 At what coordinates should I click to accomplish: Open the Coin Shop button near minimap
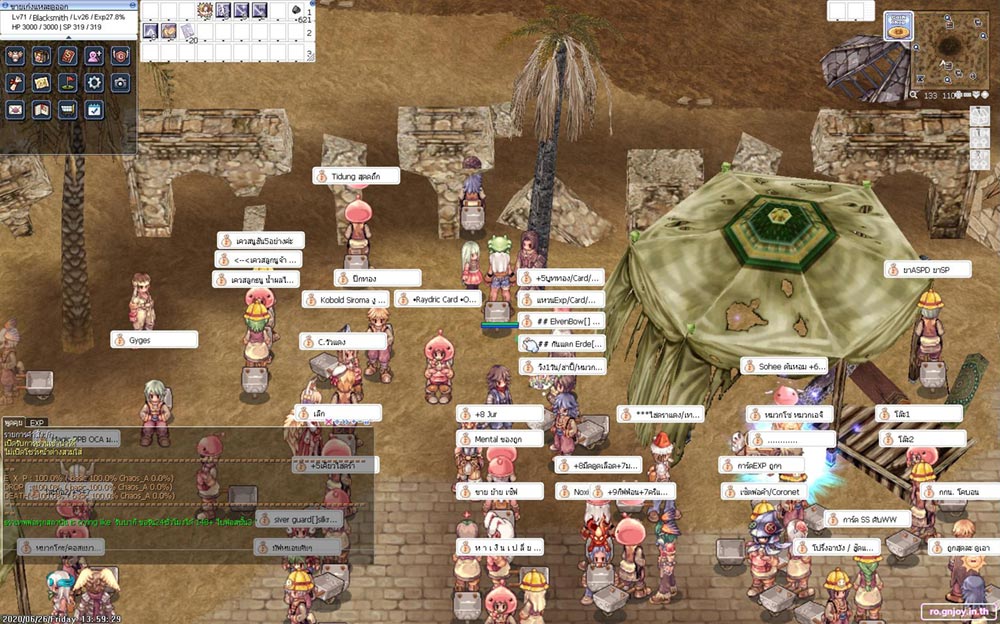(897, 25)
